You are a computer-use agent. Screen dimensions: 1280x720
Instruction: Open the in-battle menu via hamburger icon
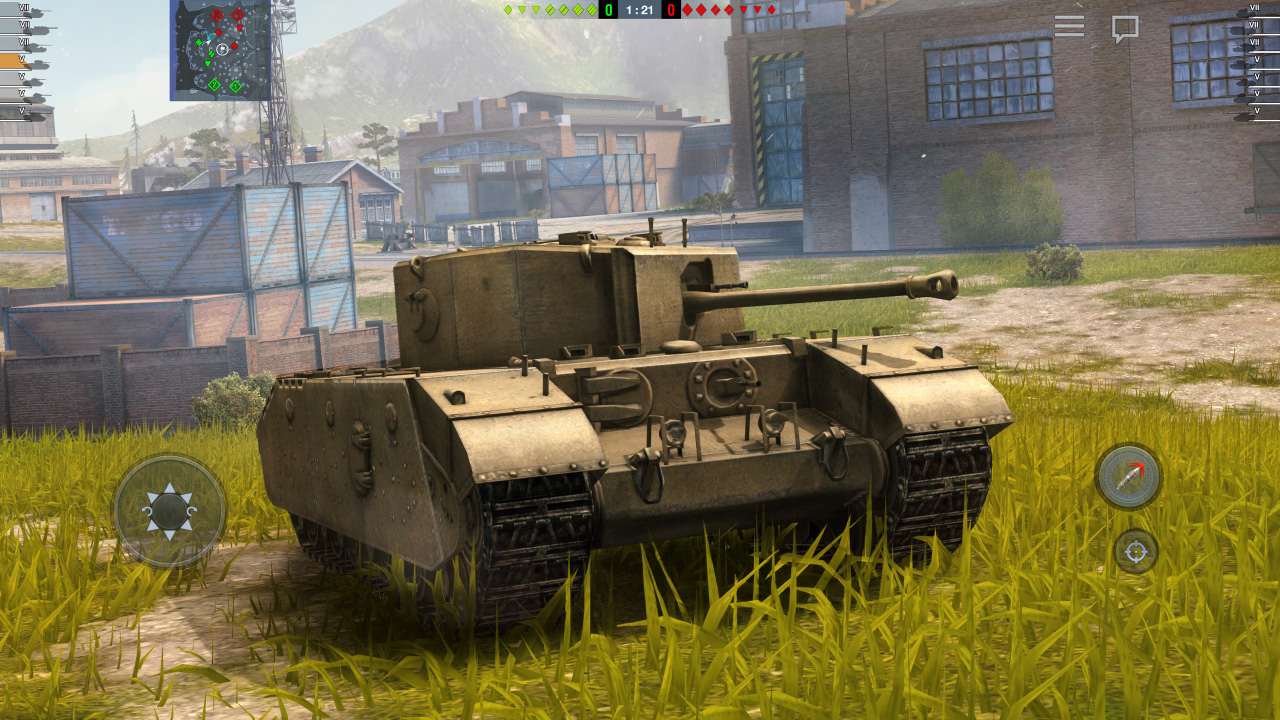click(x=1072, y=27)
